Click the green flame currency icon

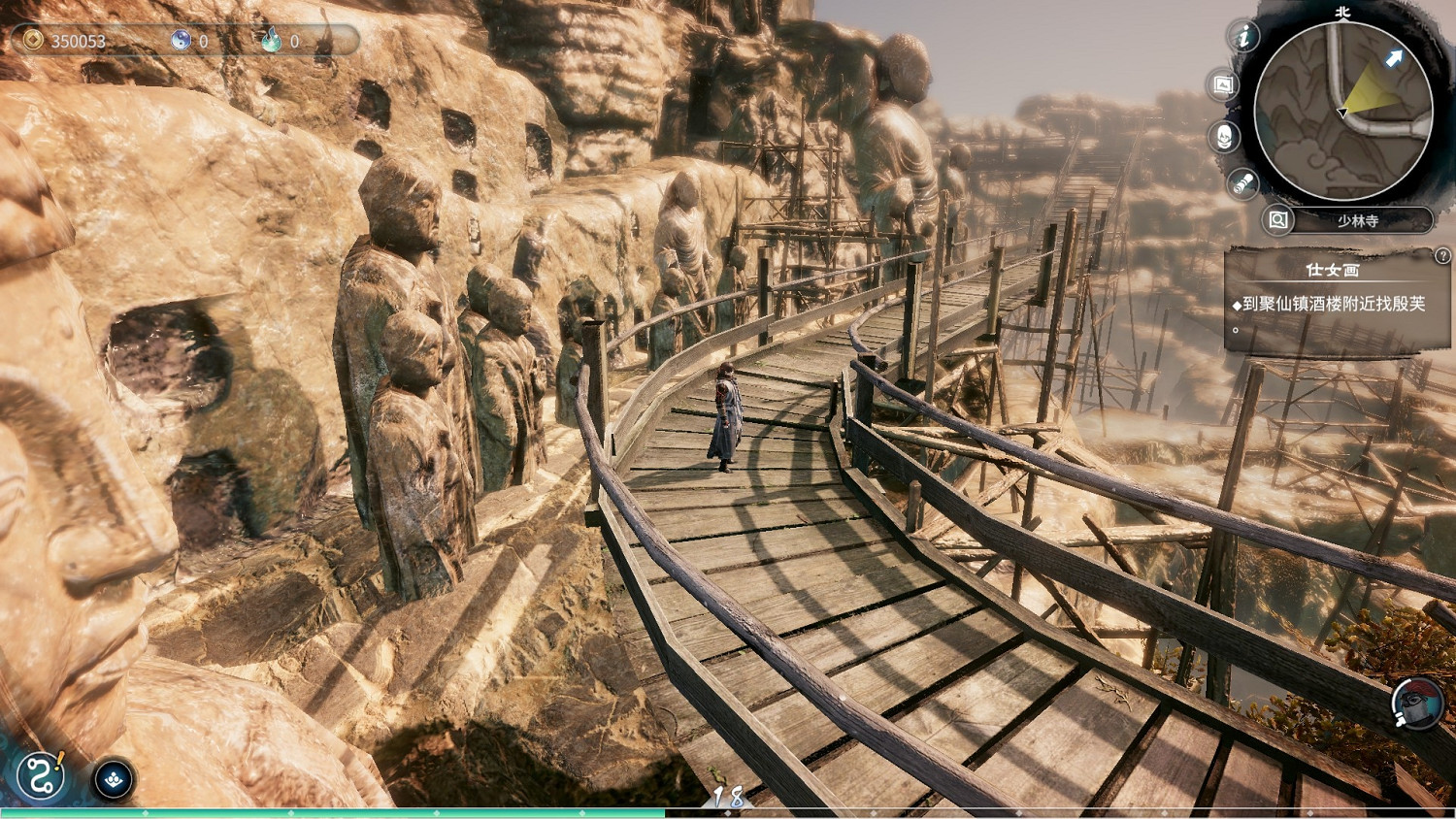[x=271, y=40]
